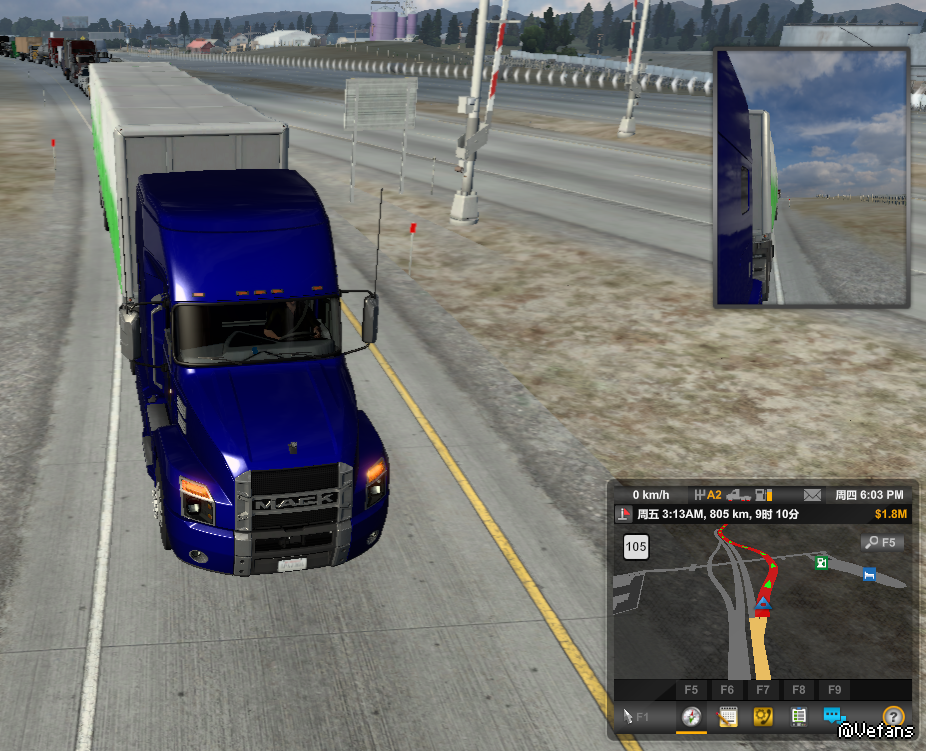Open the yellow phone assistance tab
Screen dimensions: 926x751
tap(763, 716)
